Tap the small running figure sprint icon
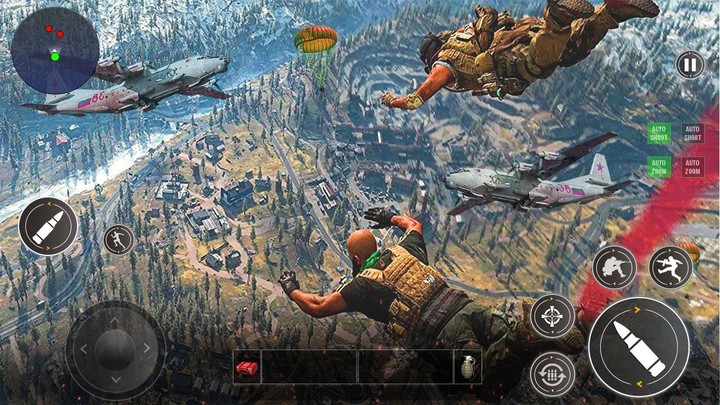 coord(118,239)
